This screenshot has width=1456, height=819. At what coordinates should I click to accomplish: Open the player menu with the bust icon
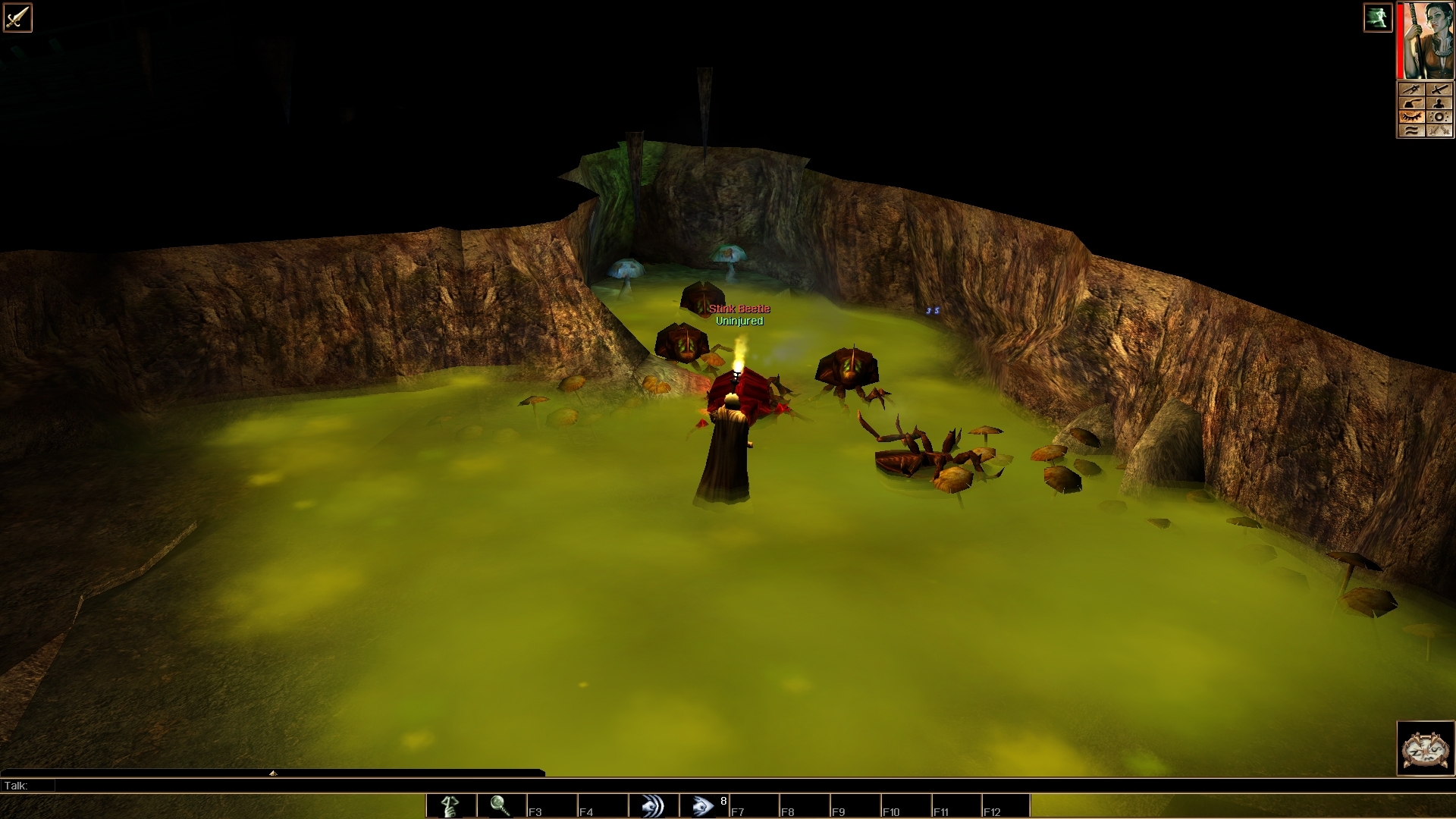(1439, 103)
